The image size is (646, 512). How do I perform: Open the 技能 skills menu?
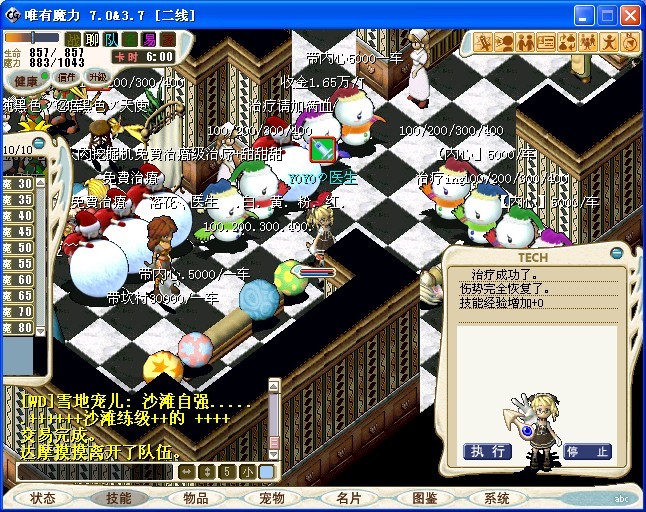119,498
